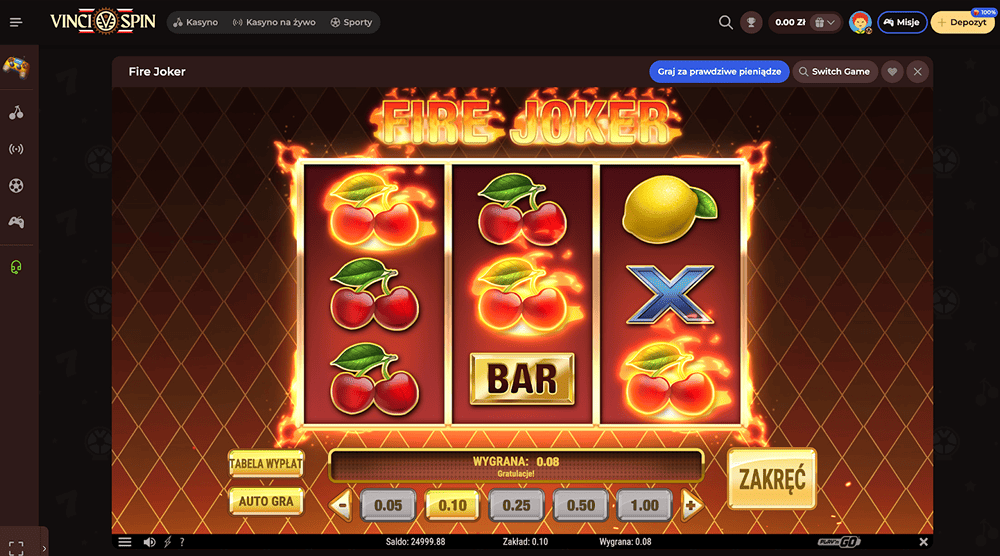Open the Depozyt deposit page

[963, 22]
